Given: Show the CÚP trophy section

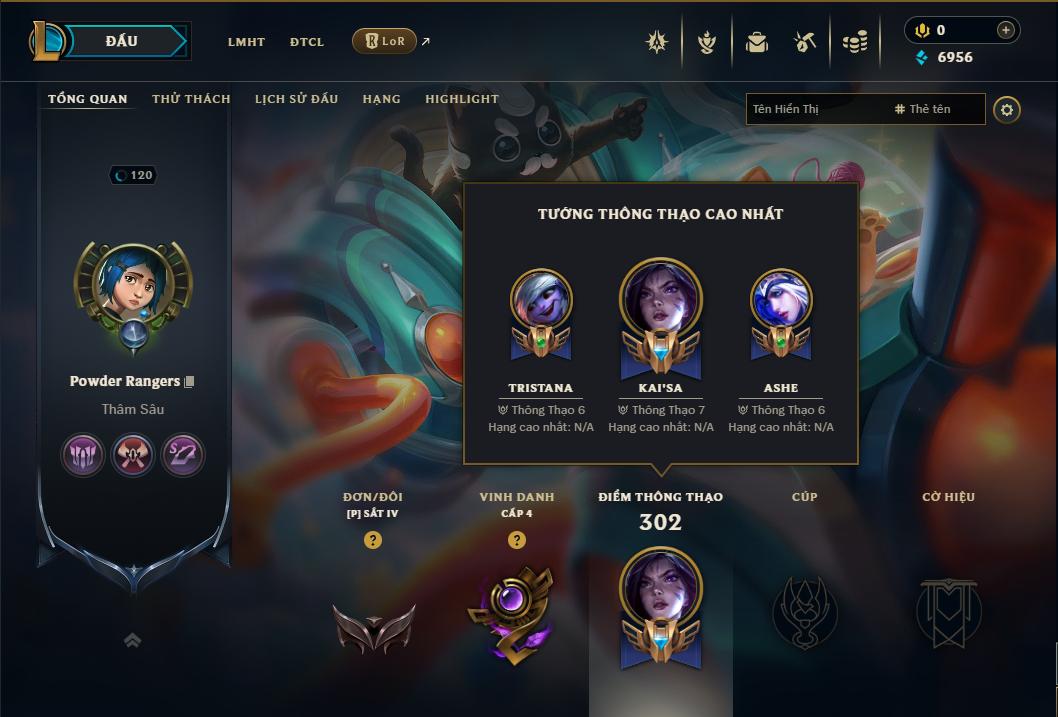Looking at the screenshot, I should (x=804, y=610).
